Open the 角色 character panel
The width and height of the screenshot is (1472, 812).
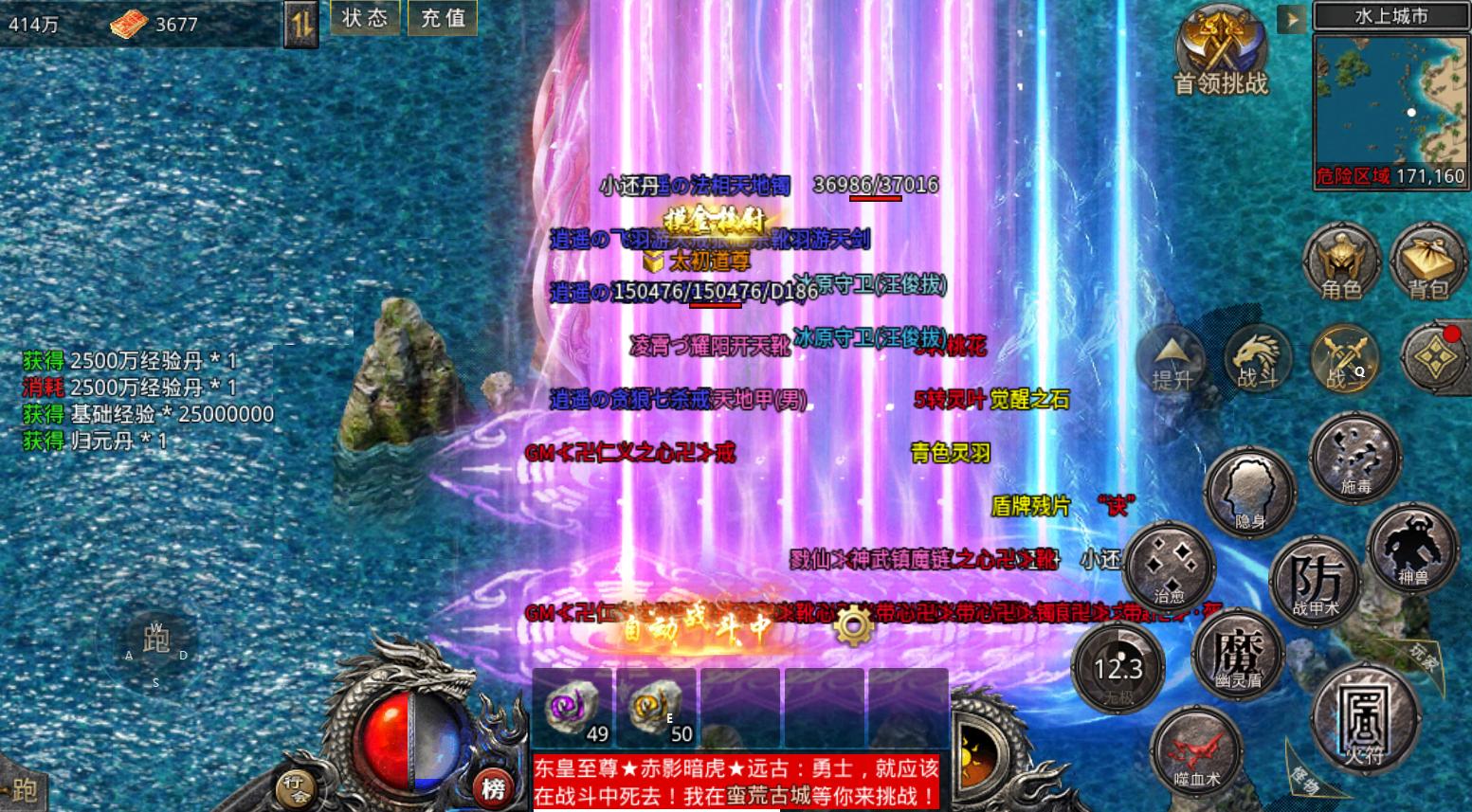(x=1343, y=258)
